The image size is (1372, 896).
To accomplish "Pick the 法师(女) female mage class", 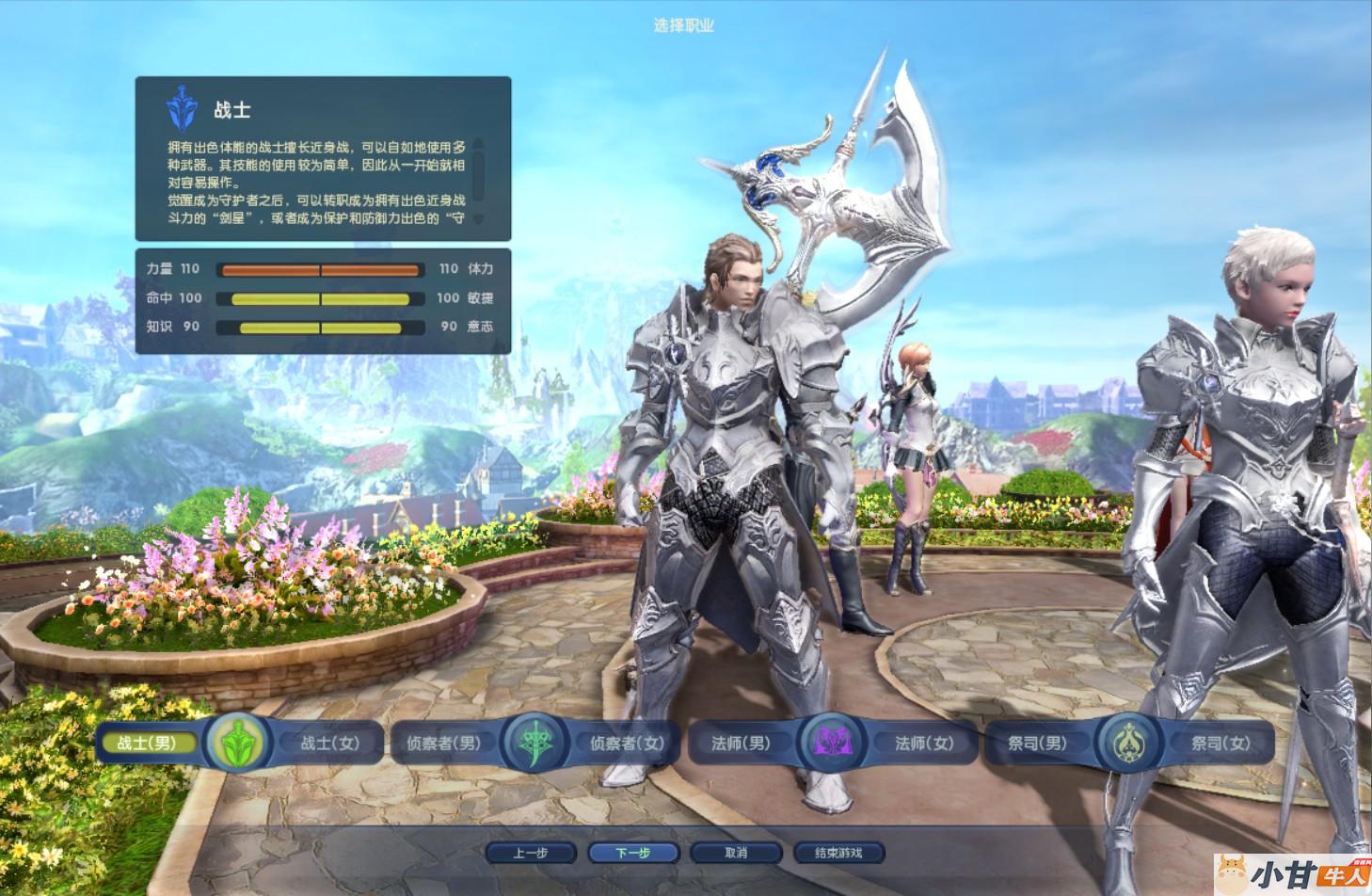I will click(x=924, y=744).
